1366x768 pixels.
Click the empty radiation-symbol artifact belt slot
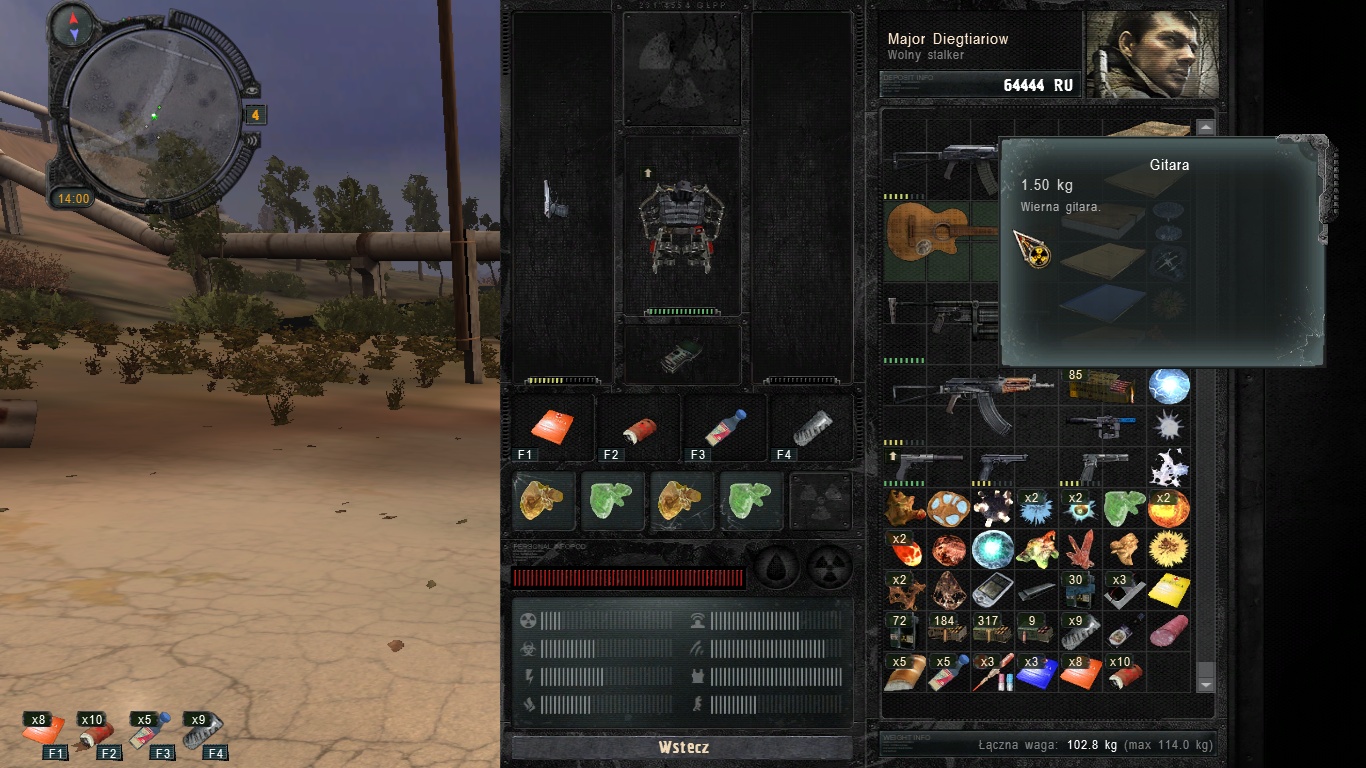click(x=820, y=501)
